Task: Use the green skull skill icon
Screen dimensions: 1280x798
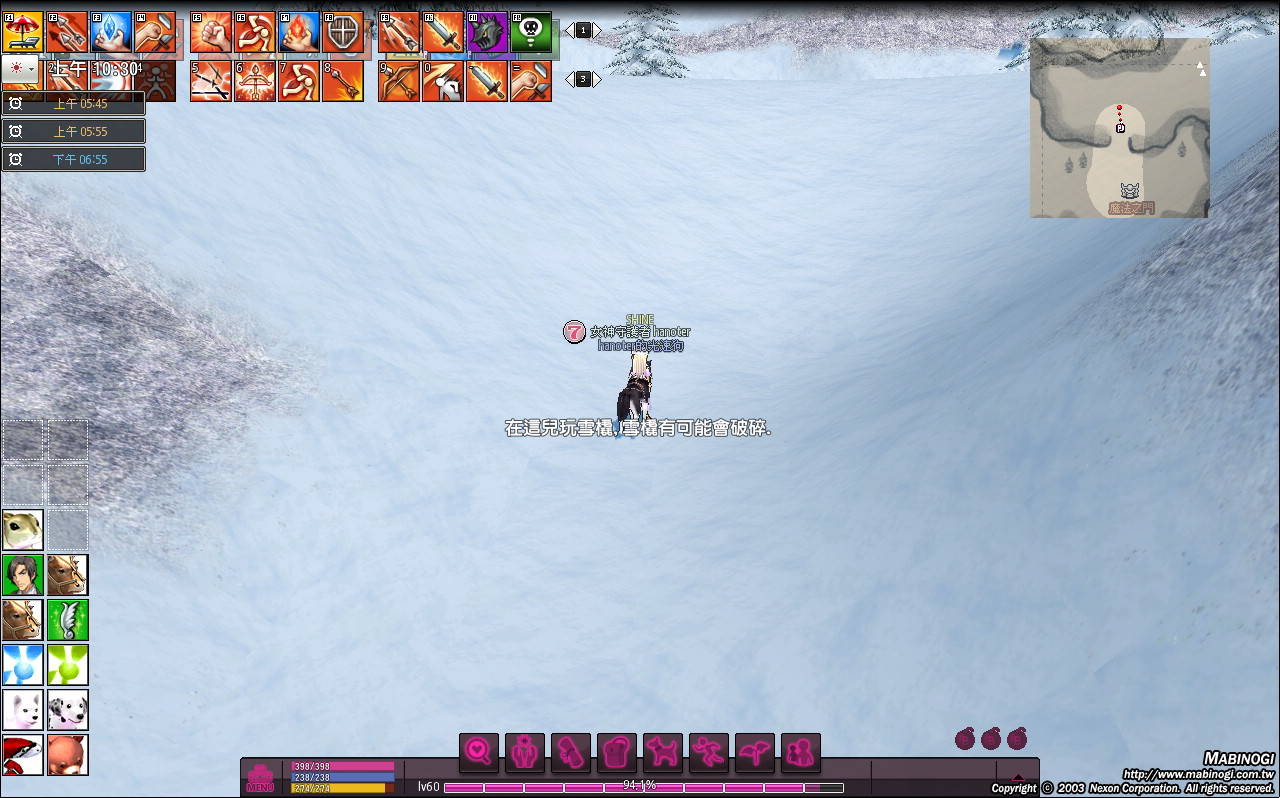Action: pyautogui.click(x=531, y=32)
